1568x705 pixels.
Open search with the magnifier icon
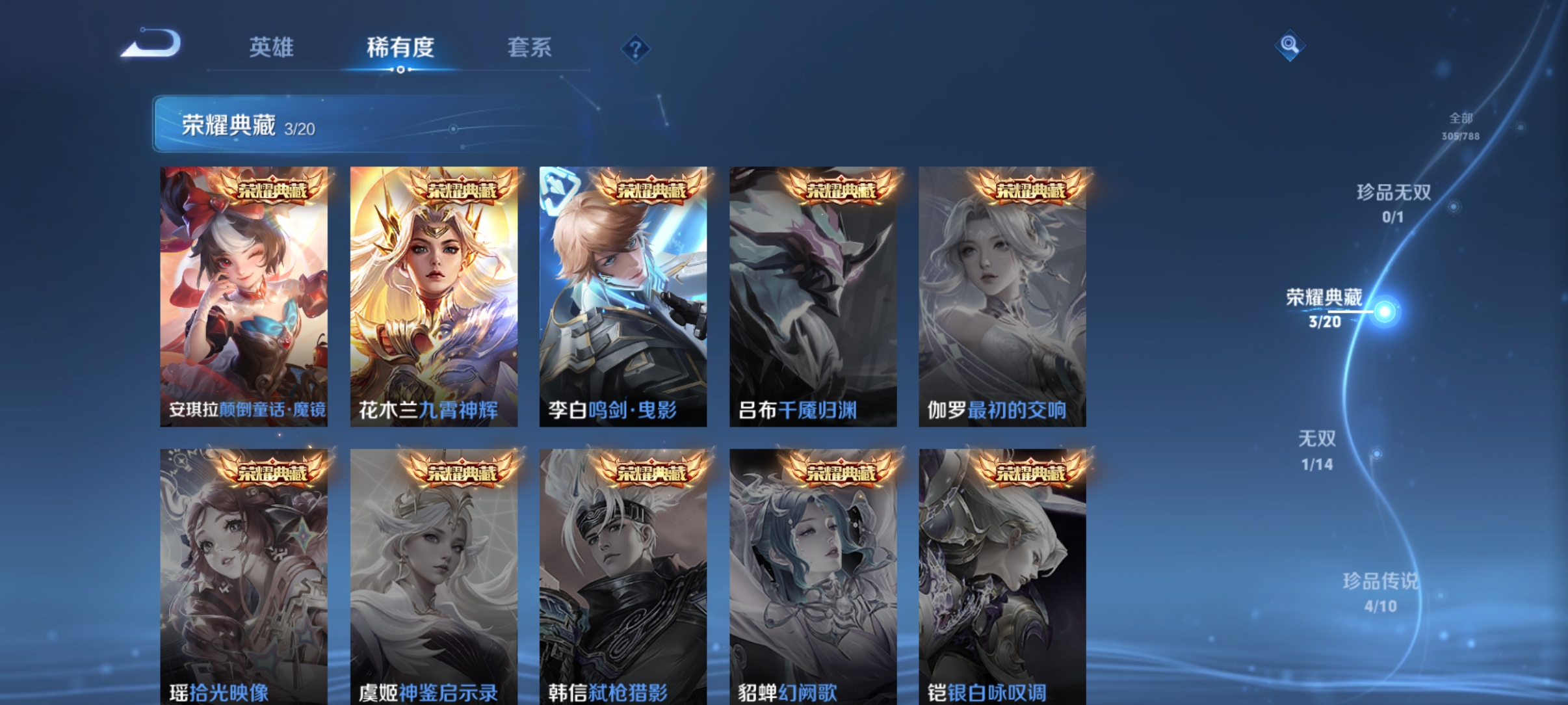point(1291,46)
